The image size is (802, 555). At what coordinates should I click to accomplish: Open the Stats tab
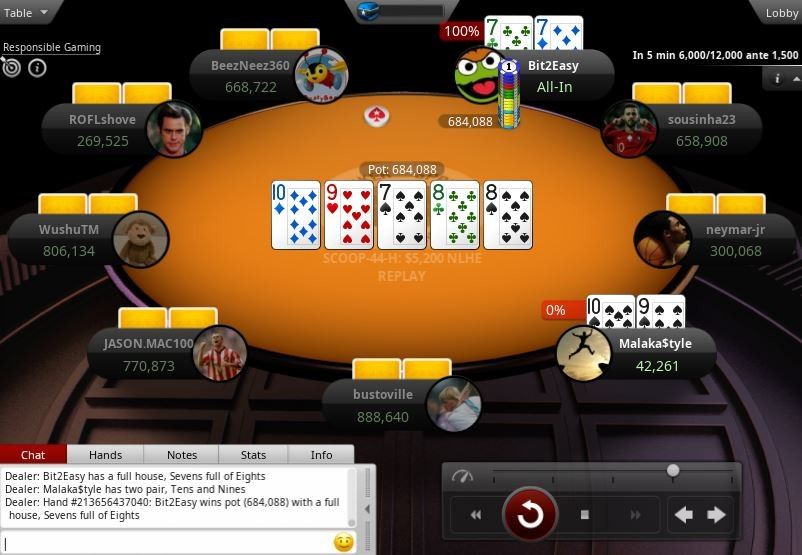[253, 455]
